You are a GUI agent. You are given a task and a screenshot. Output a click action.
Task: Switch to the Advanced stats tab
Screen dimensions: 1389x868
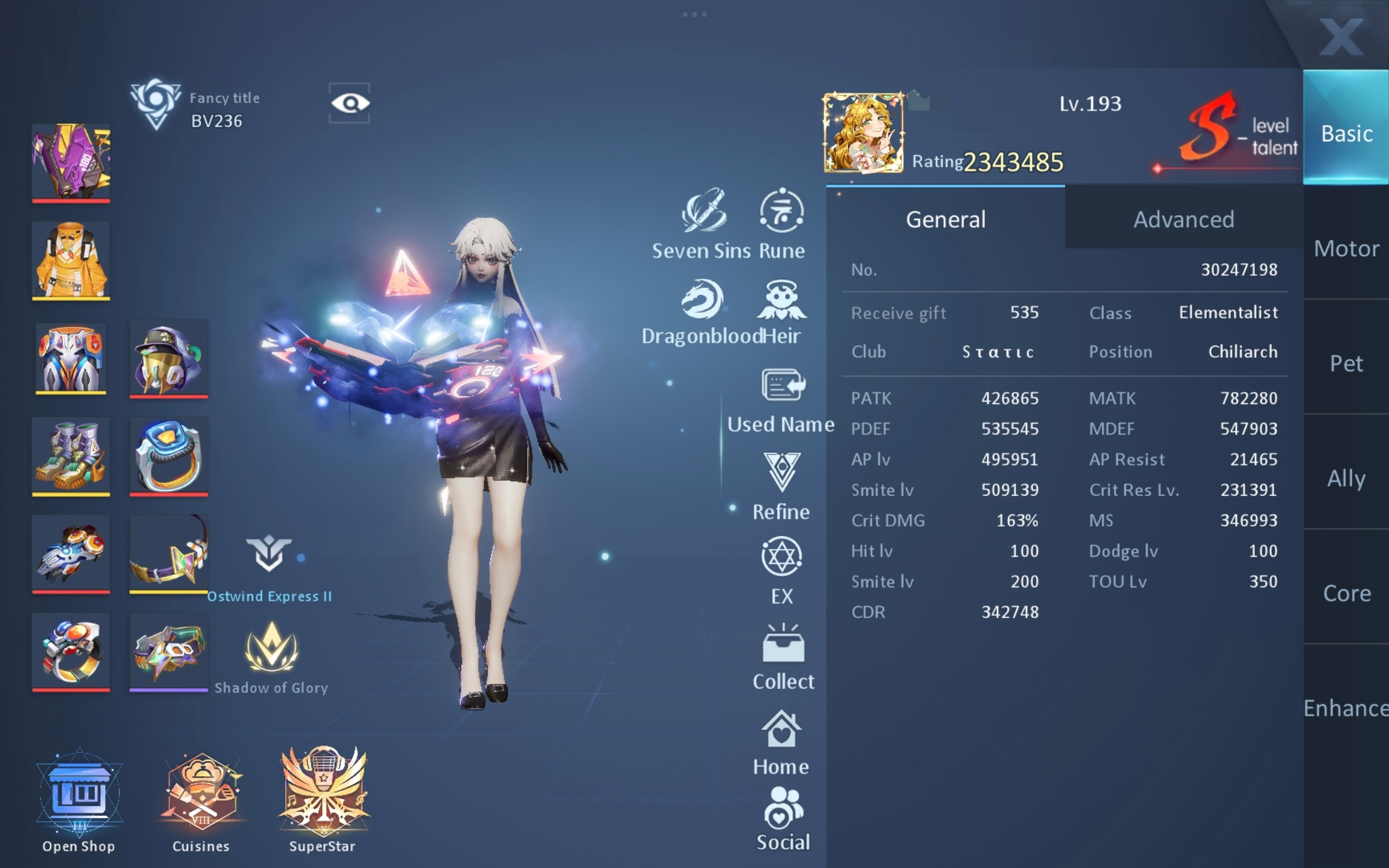click(x=1183, y=219)
